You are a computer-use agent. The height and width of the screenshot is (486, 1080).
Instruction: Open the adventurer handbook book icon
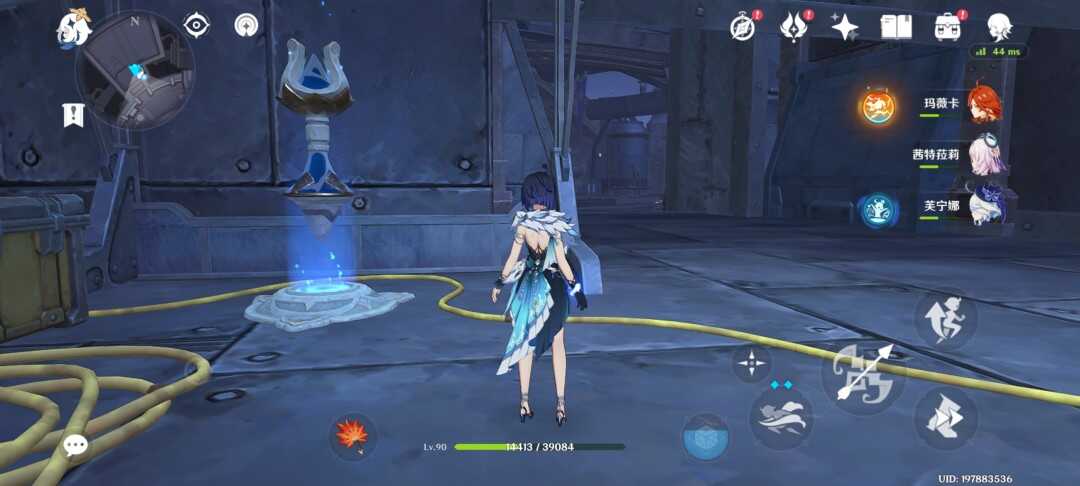[x=896, y=27]
